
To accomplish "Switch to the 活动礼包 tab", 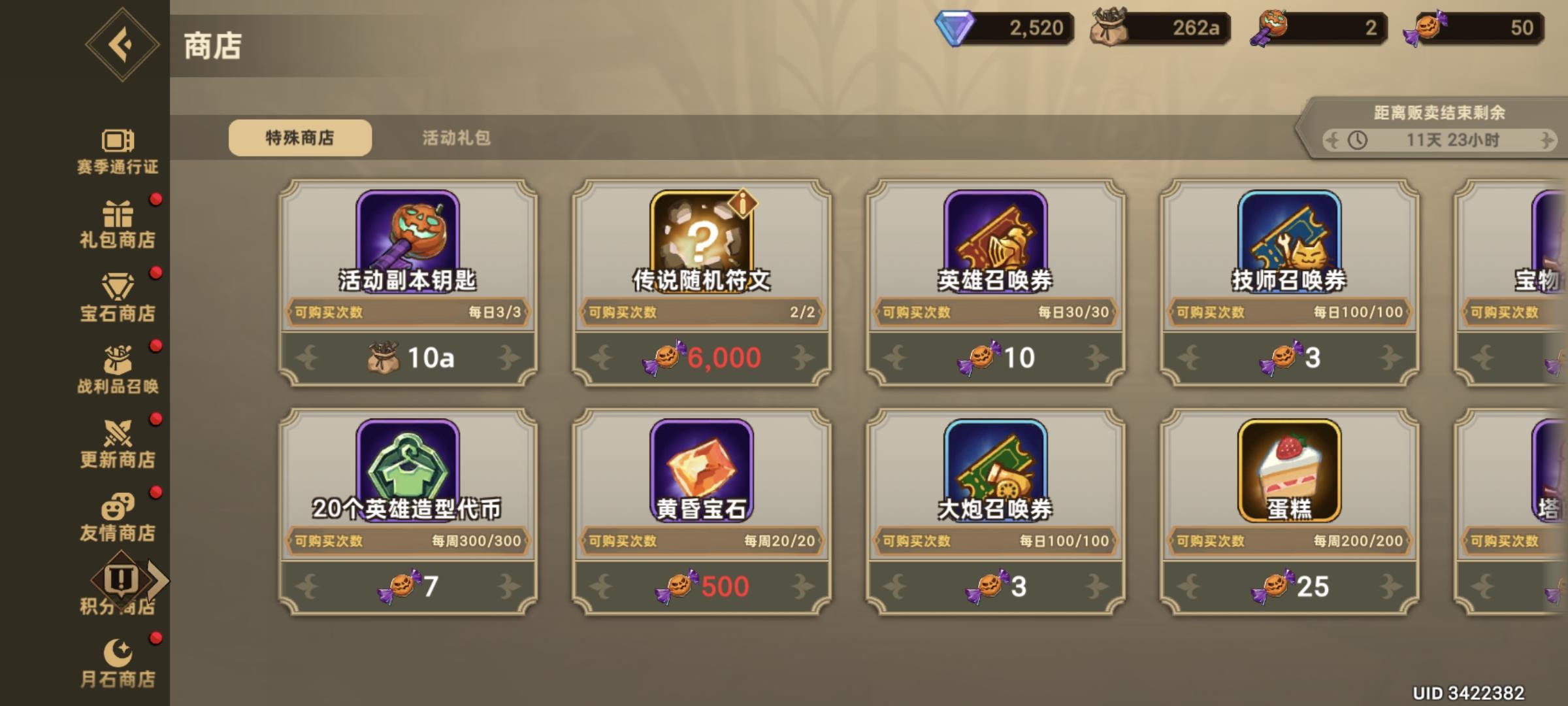I will pos(456,138).
